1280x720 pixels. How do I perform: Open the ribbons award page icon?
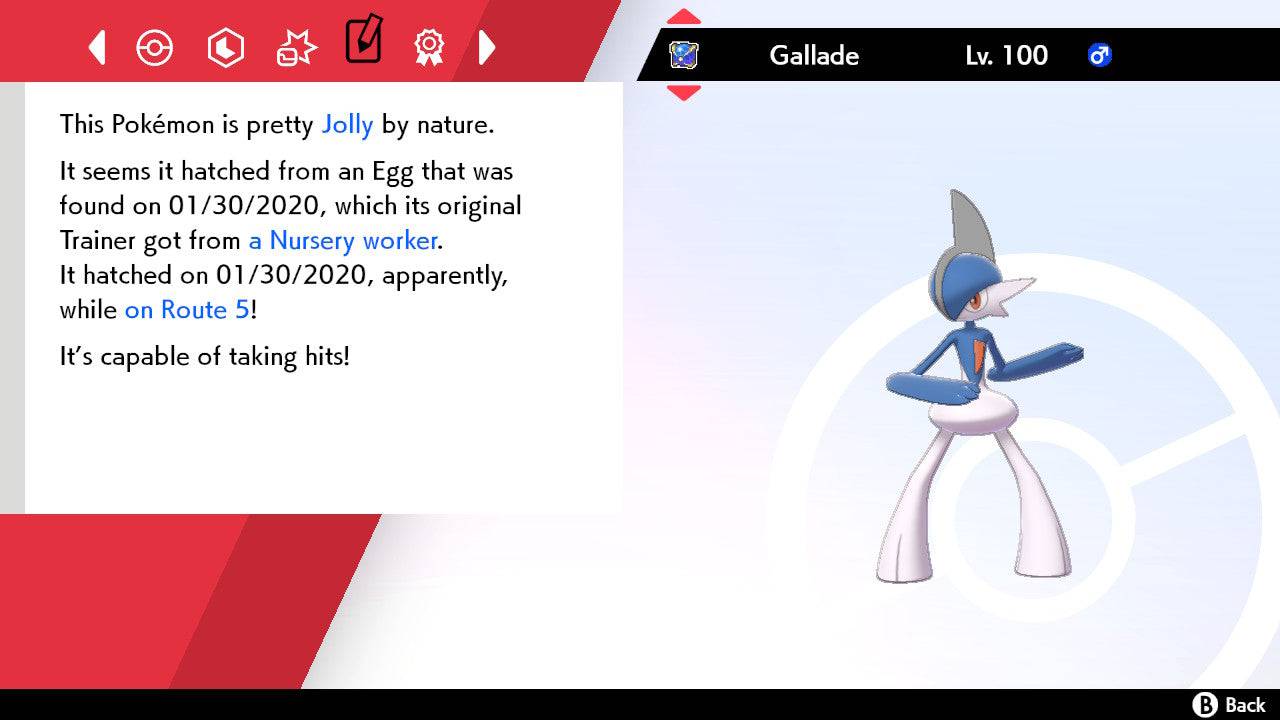429,47
